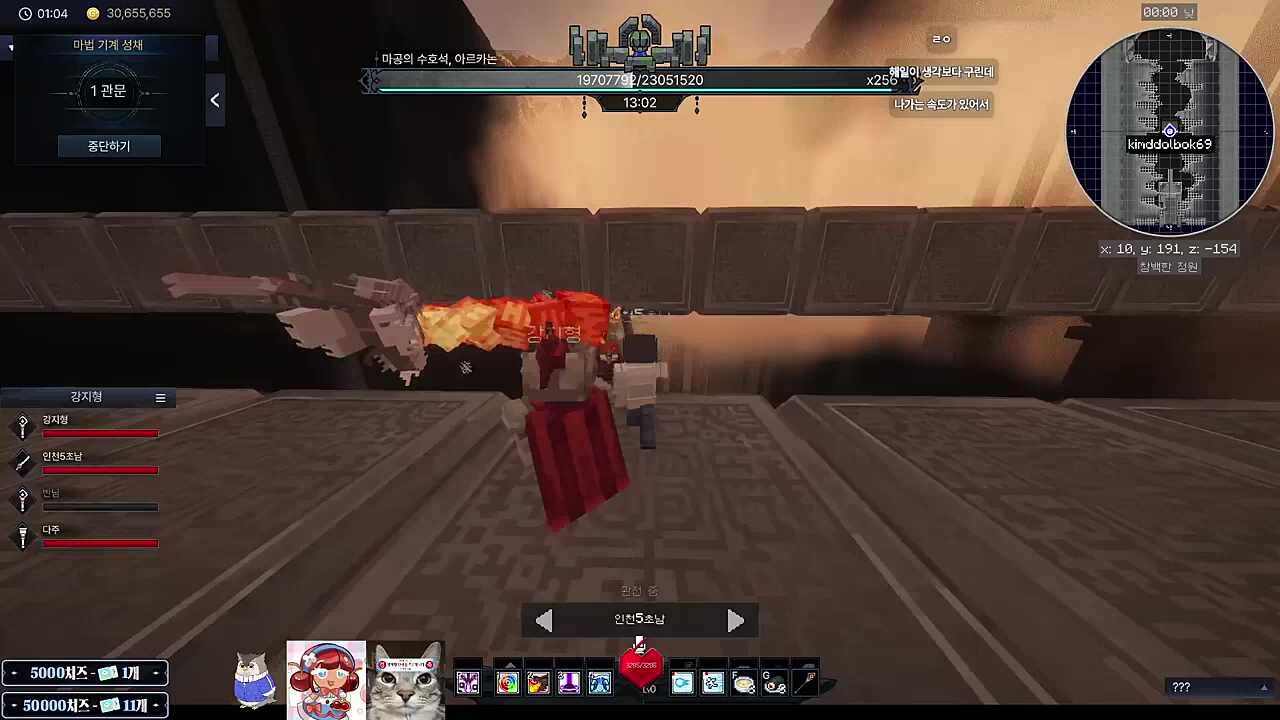Activate the purple pillar skill
This screenshot has width=1280, height=720.
pyautogui.click(x=568, y=683)
